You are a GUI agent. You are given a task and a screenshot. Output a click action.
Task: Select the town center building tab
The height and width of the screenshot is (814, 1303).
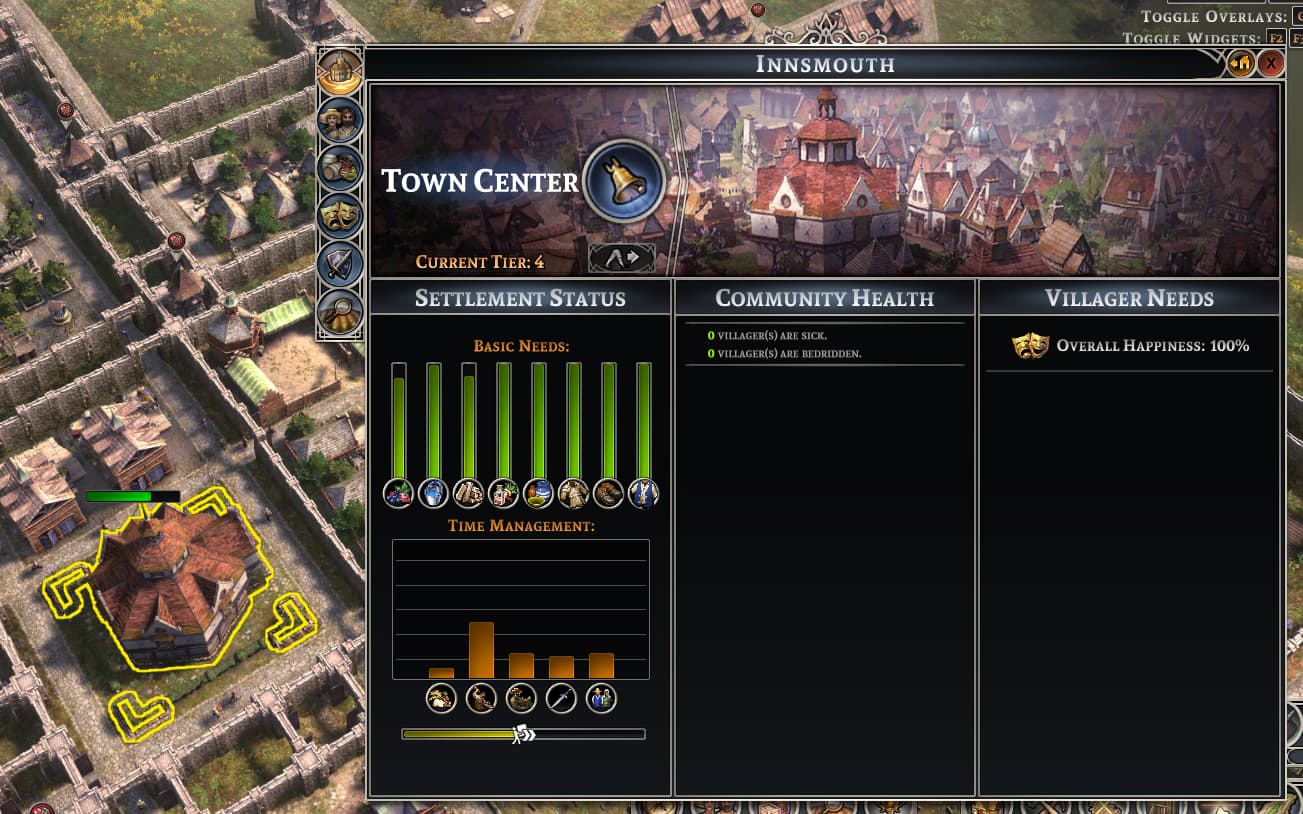pyautogui.click(x=340, y=72)
